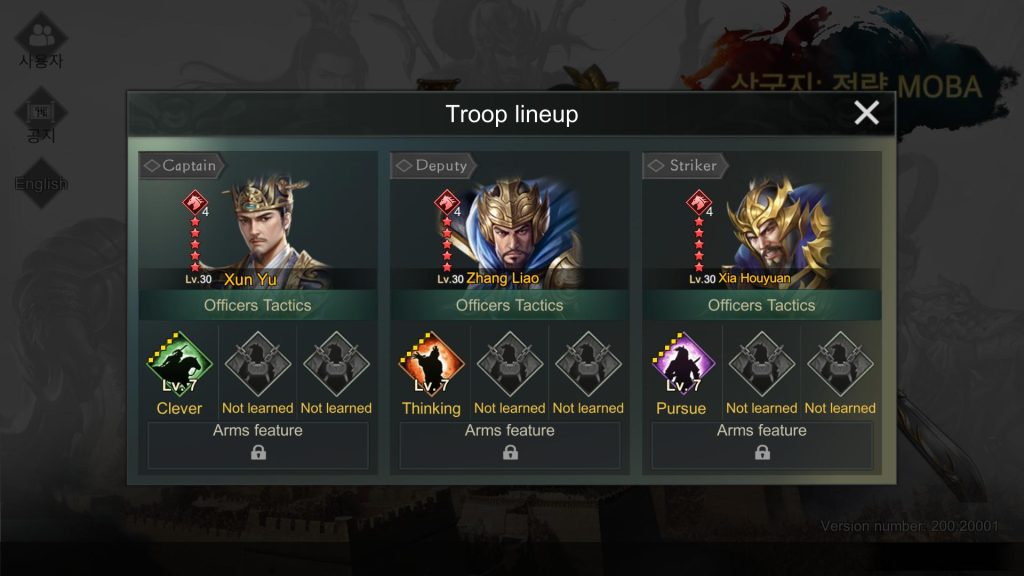Open the Clever tactic icon

click(x=180, y=365)
